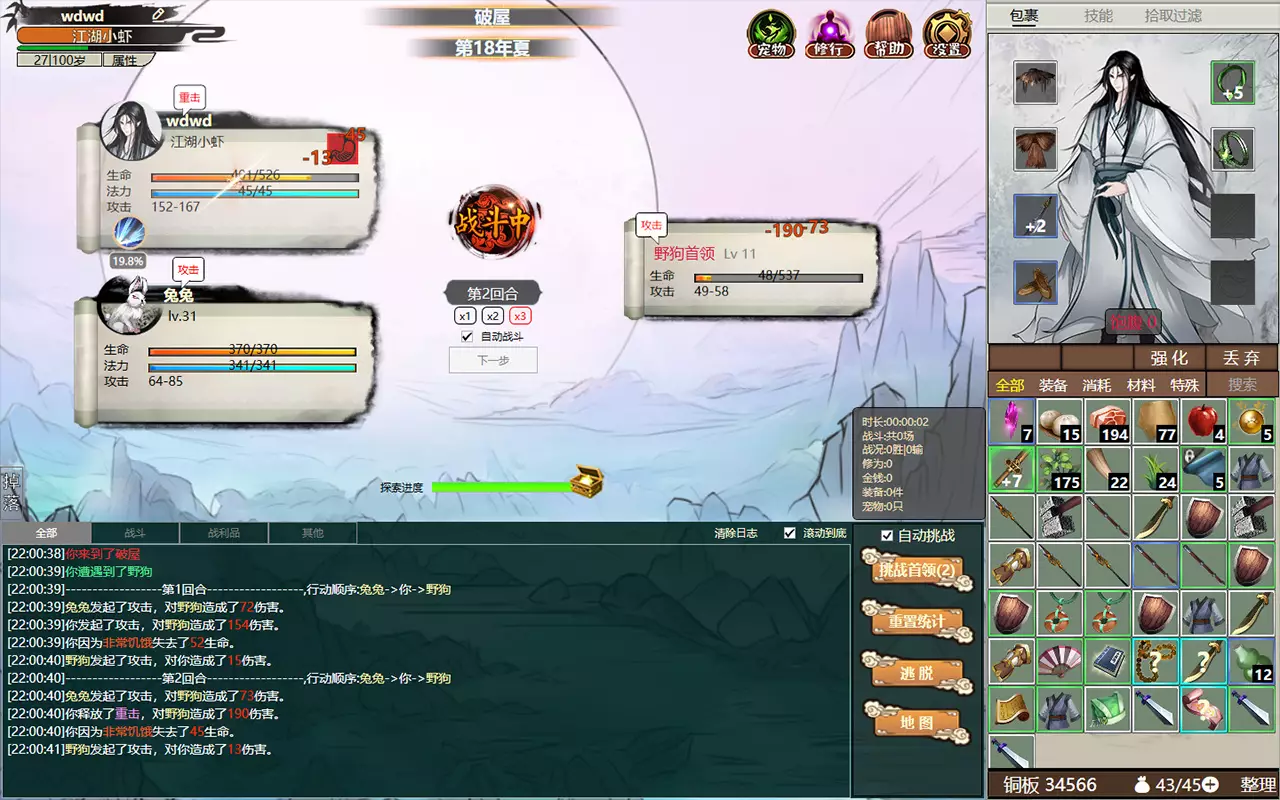The height and width of the screenshot is (800, 1280).
Task: Select the purple crystal item in the bag
Action: tap(1011, 420)
